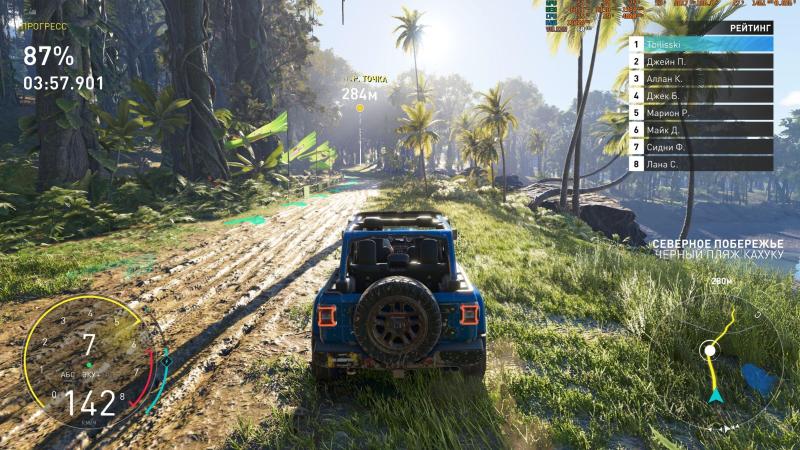Select the white checkpoint dot on the minimap
The height and width of the screenshot is (450, 800).
tap(709, 350)
